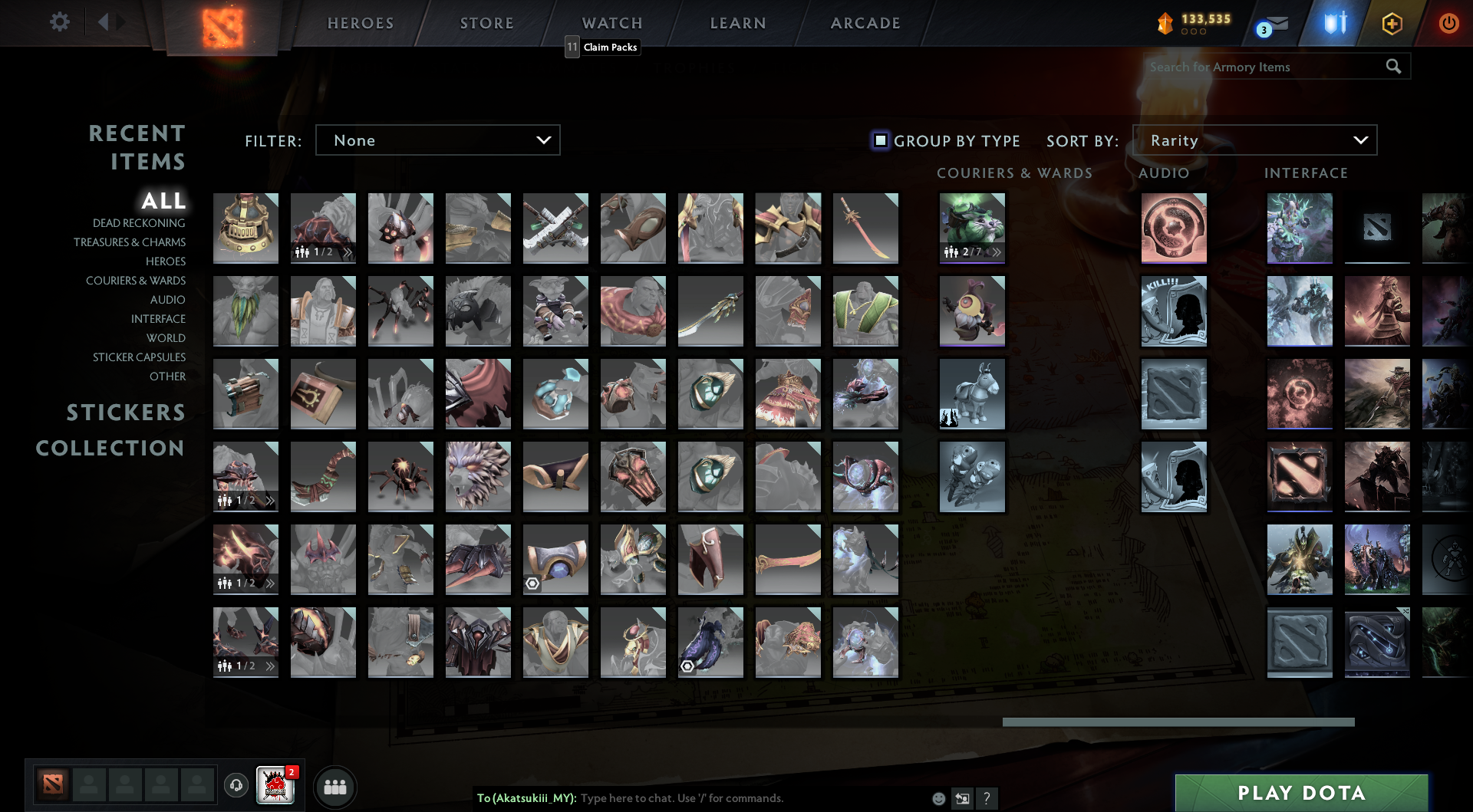Open the friends list via people icon

tap(335, 786)
